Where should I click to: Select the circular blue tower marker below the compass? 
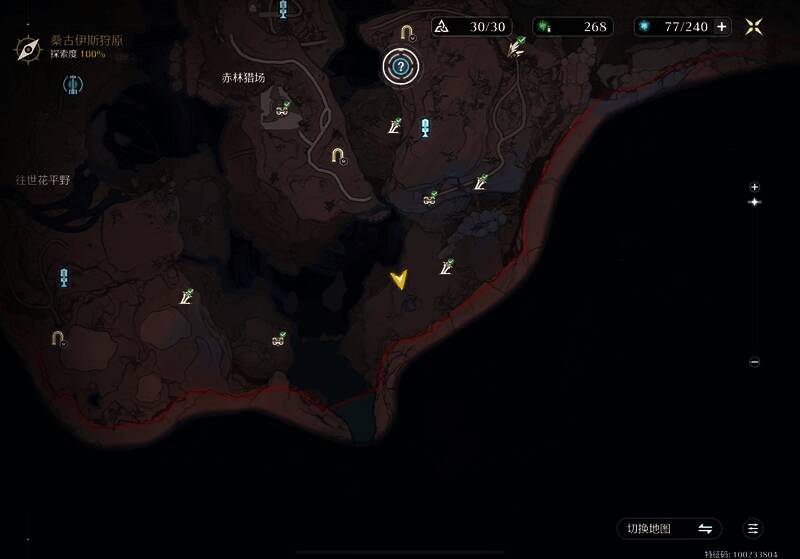point(72,86)
